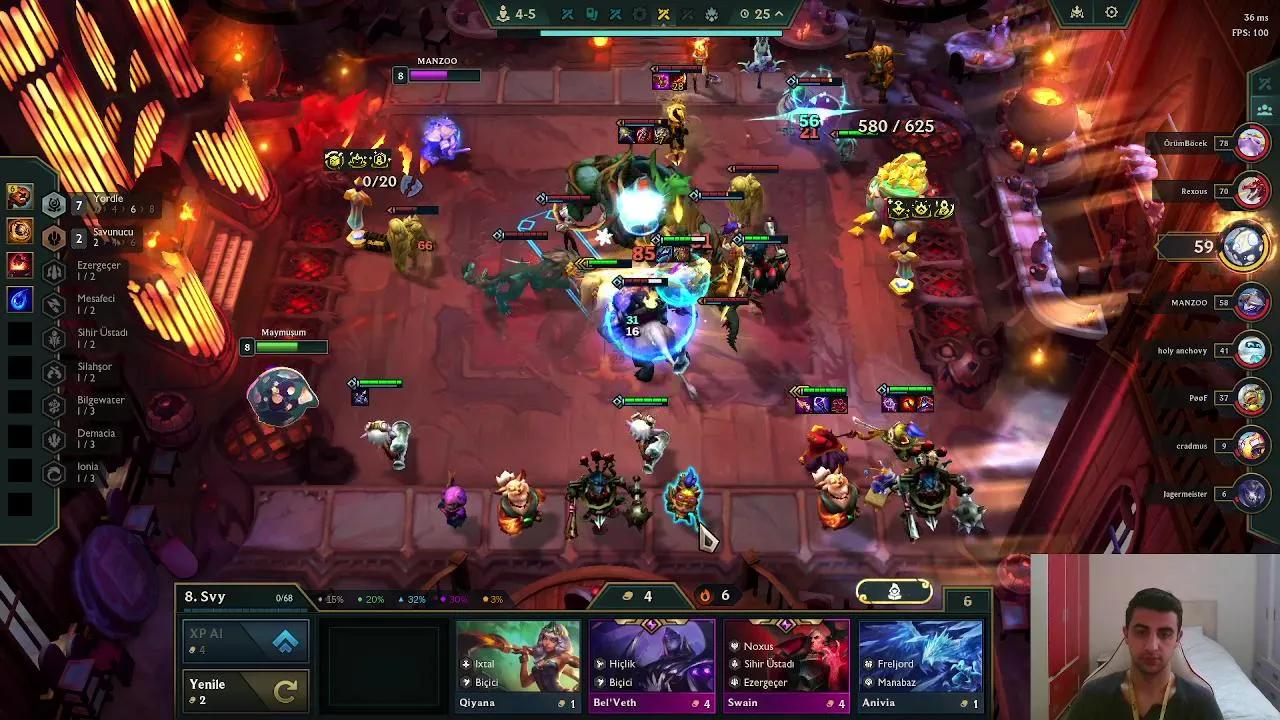The image size is (1280, 720).
Task: Purchase Anivia from the shop
Action: click(920, 660)
